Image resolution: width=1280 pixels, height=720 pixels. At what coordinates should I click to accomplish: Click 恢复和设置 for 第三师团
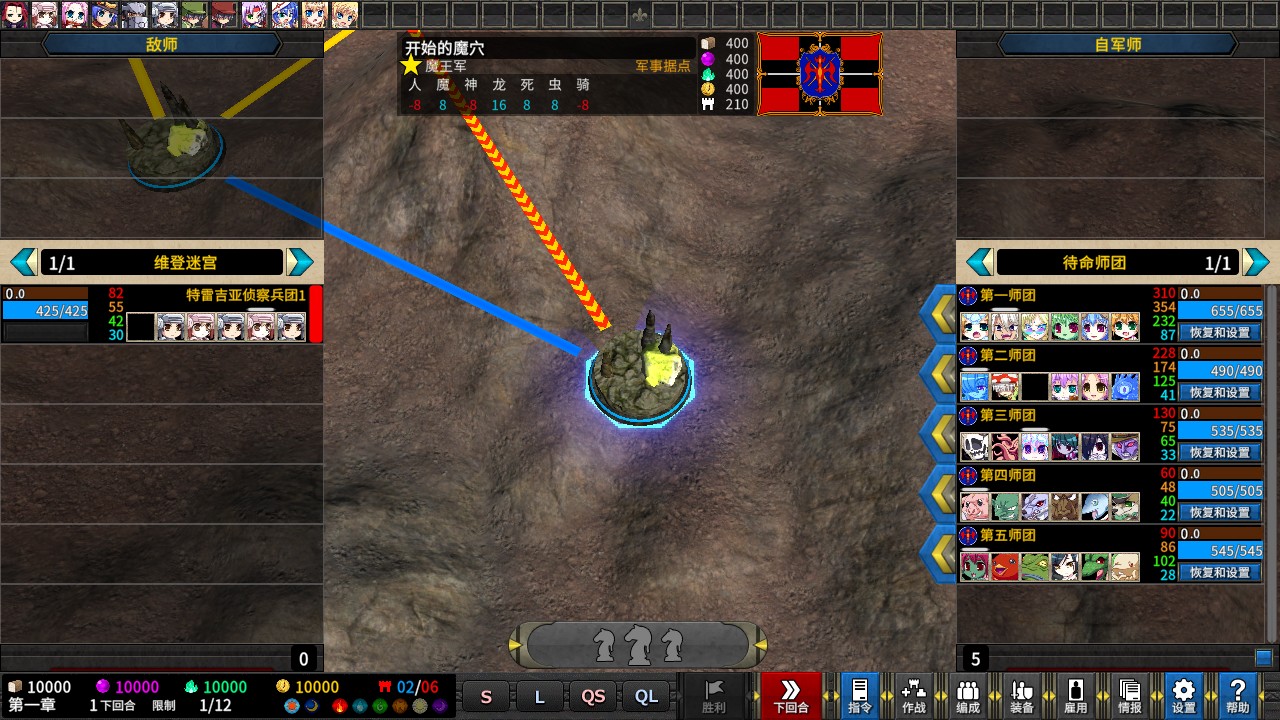1220,452
